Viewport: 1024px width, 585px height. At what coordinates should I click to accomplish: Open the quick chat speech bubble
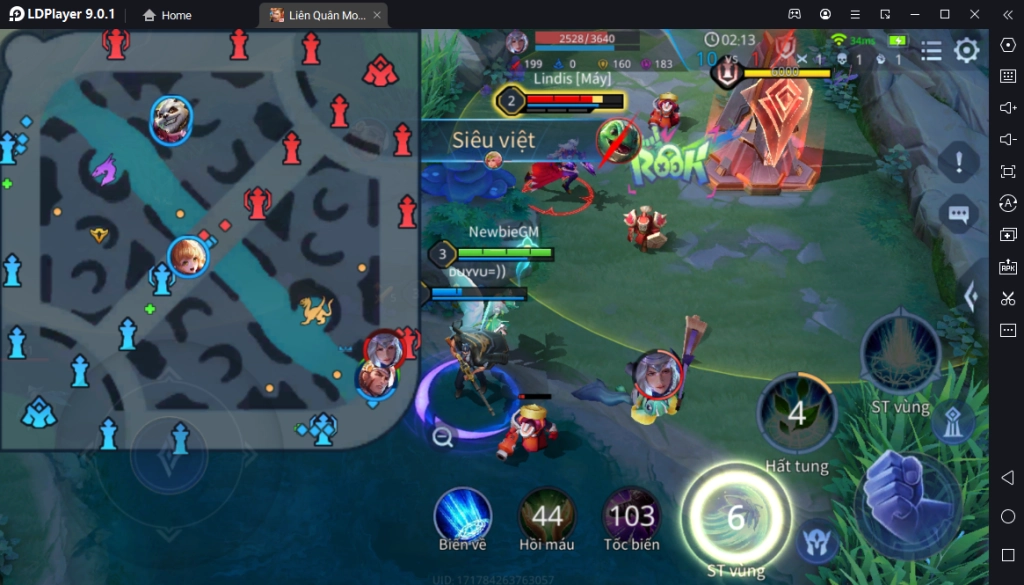point(959,214)
